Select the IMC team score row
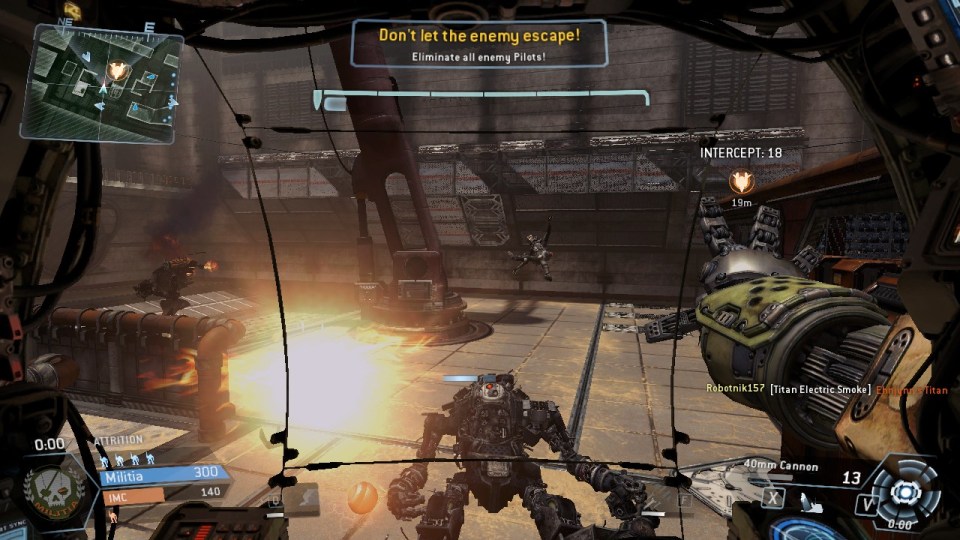 [x=162, y=492]
